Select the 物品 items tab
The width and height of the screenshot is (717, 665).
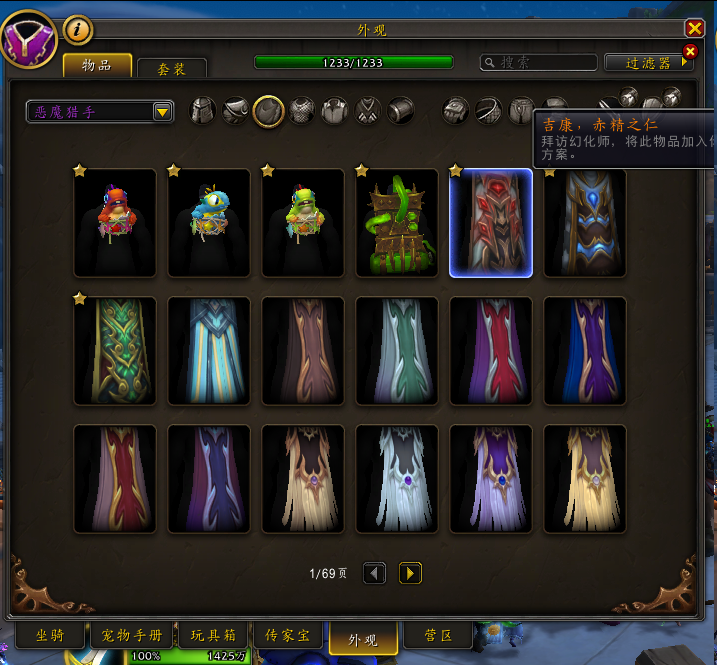pyautogui.click(x=97, y=66)
